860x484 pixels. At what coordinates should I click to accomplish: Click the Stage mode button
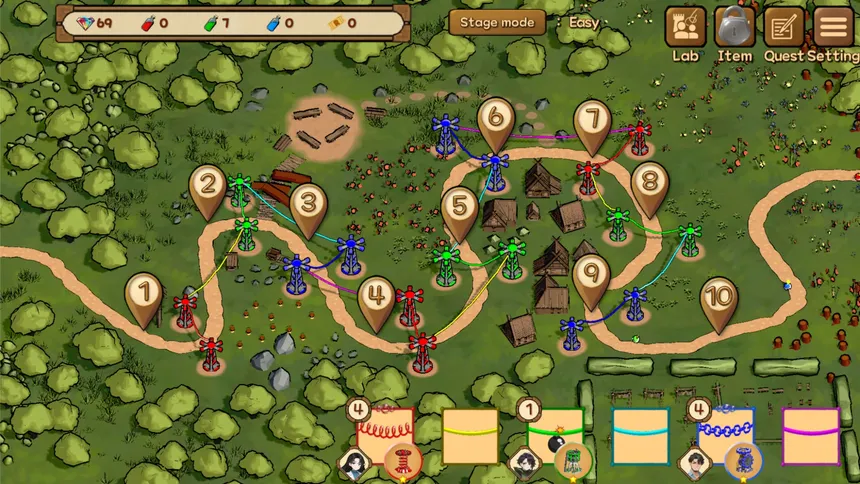click(x=496, y=22)
